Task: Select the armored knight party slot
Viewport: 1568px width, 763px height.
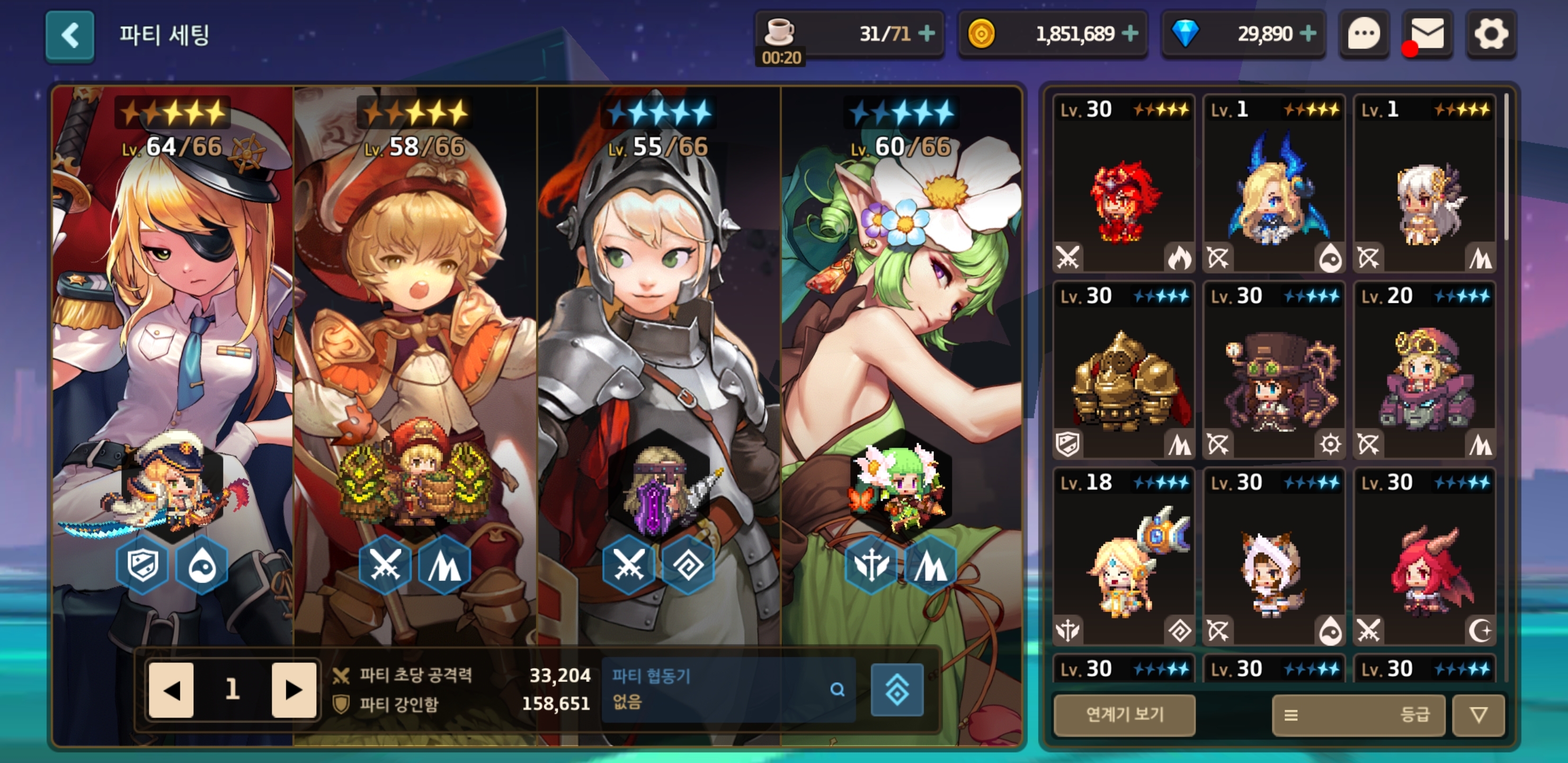Action: (658, 366)
